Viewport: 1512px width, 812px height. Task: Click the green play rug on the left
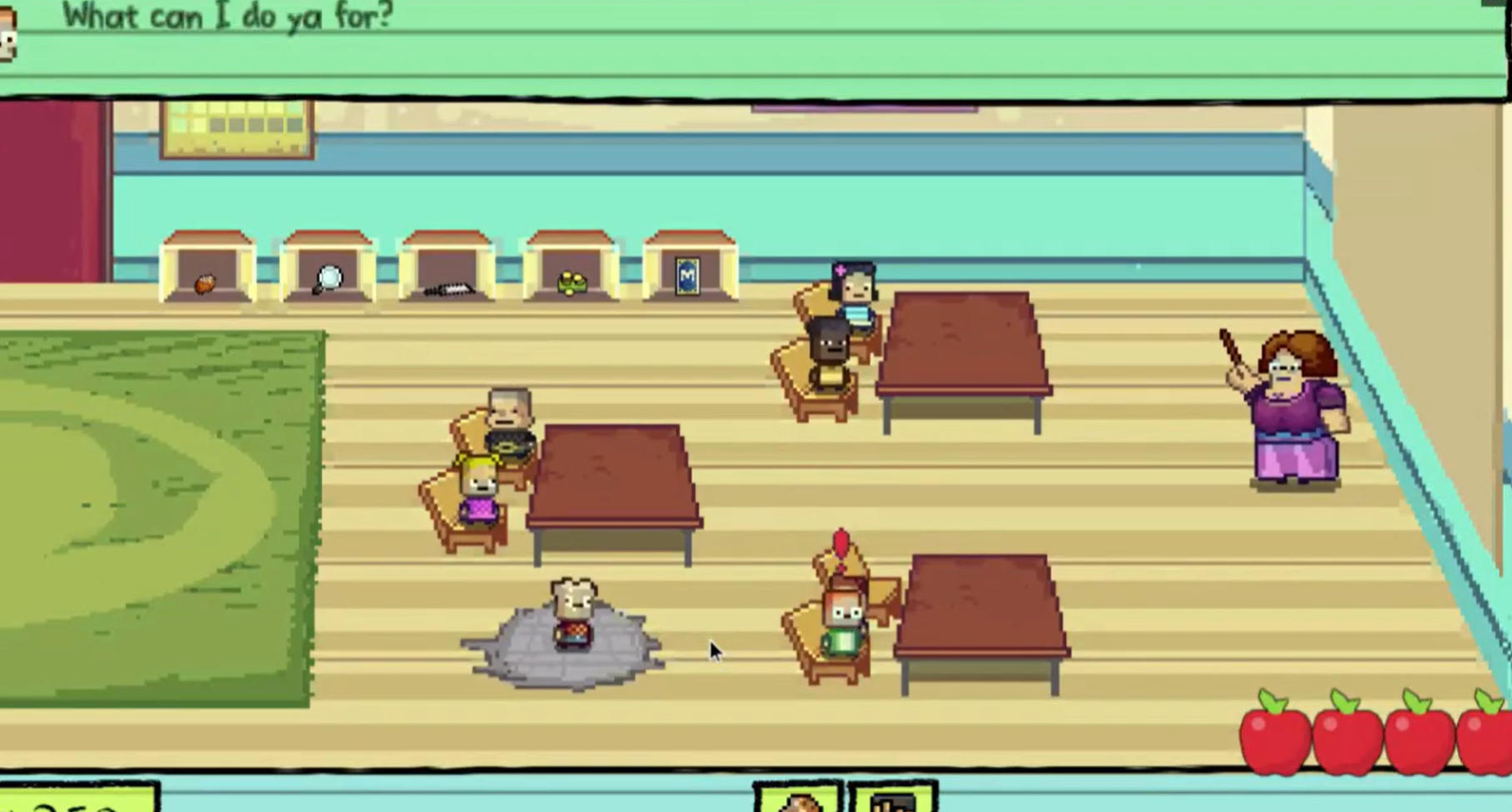(x=150, y=516)
